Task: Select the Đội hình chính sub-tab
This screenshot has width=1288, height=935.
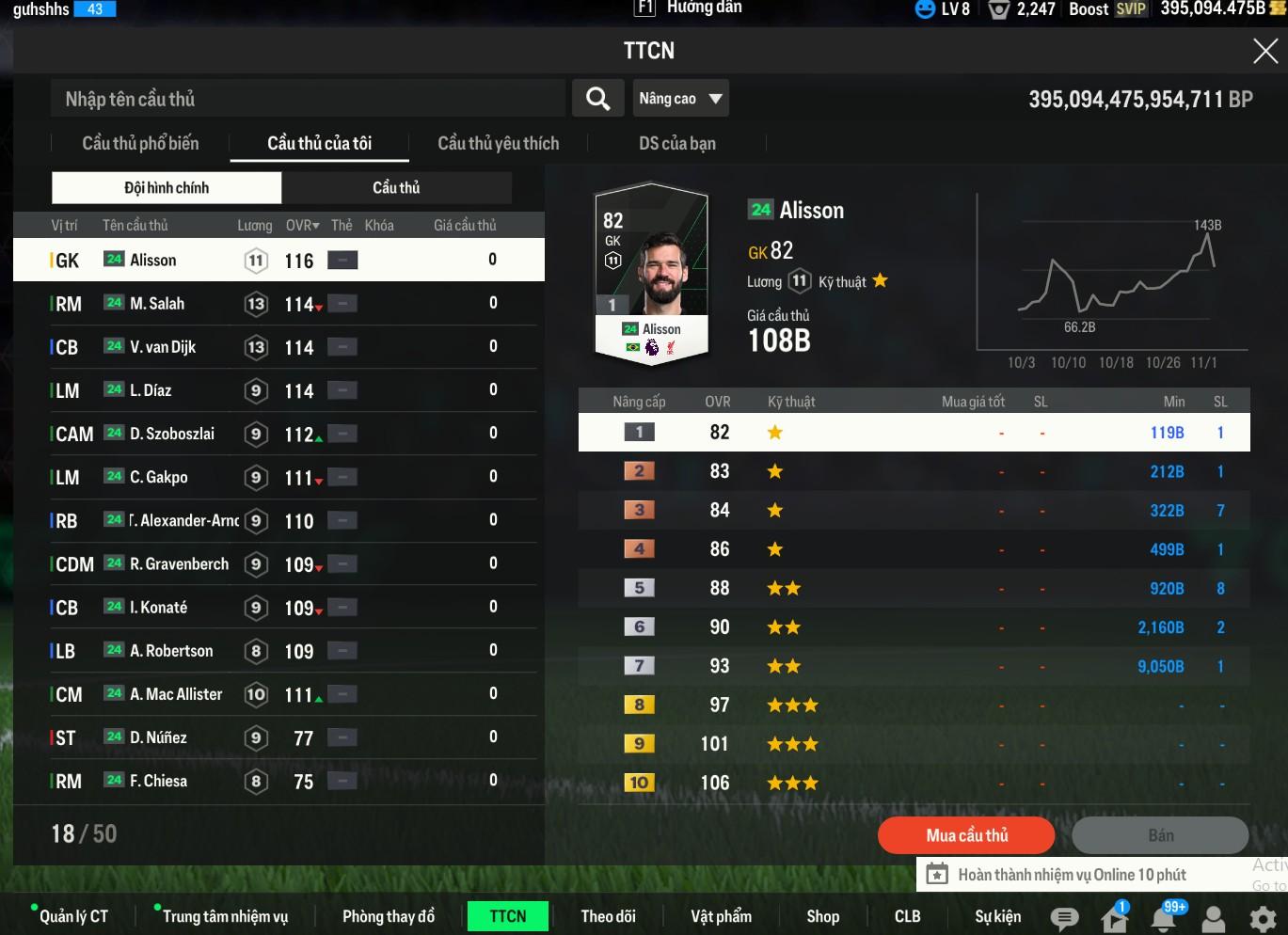Action: click(167, 188)
